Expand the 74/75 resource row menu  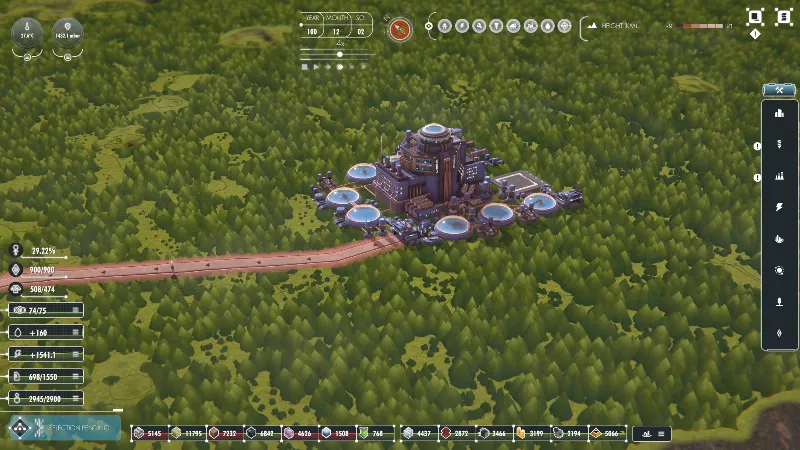[76, 311]
